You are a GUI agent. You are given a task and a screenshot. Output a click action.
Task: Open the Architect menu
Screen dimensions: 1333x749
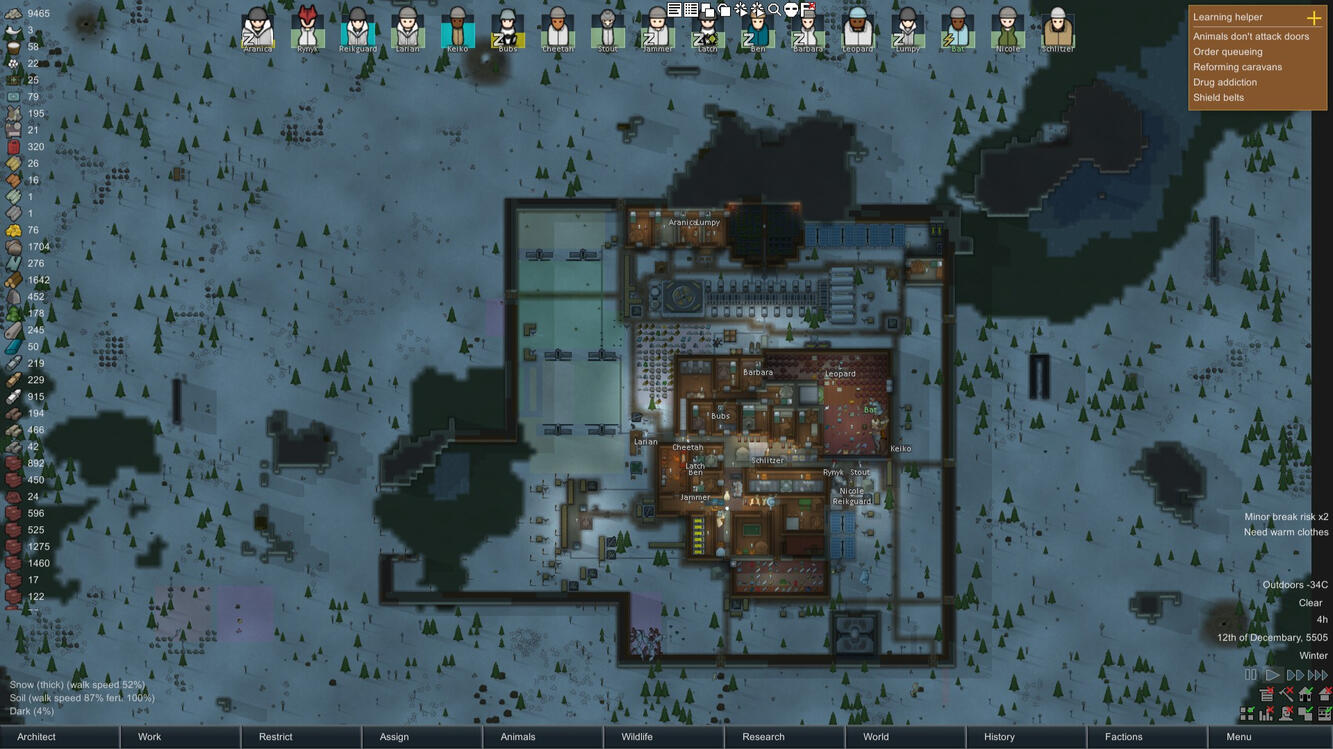[x=35, y=736]
